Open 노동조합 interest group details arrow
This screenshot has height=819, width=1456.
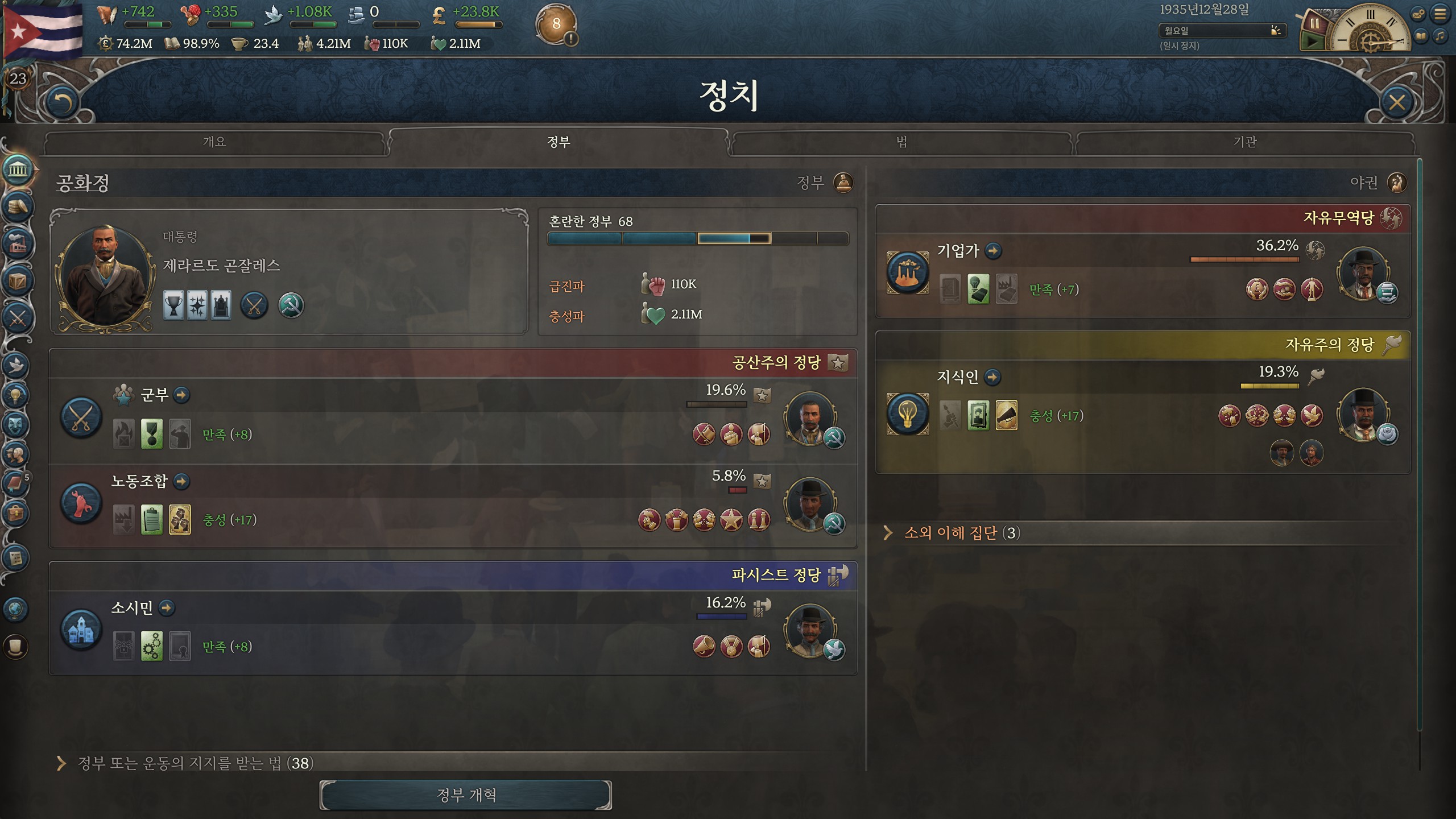(x=181, y=481)
